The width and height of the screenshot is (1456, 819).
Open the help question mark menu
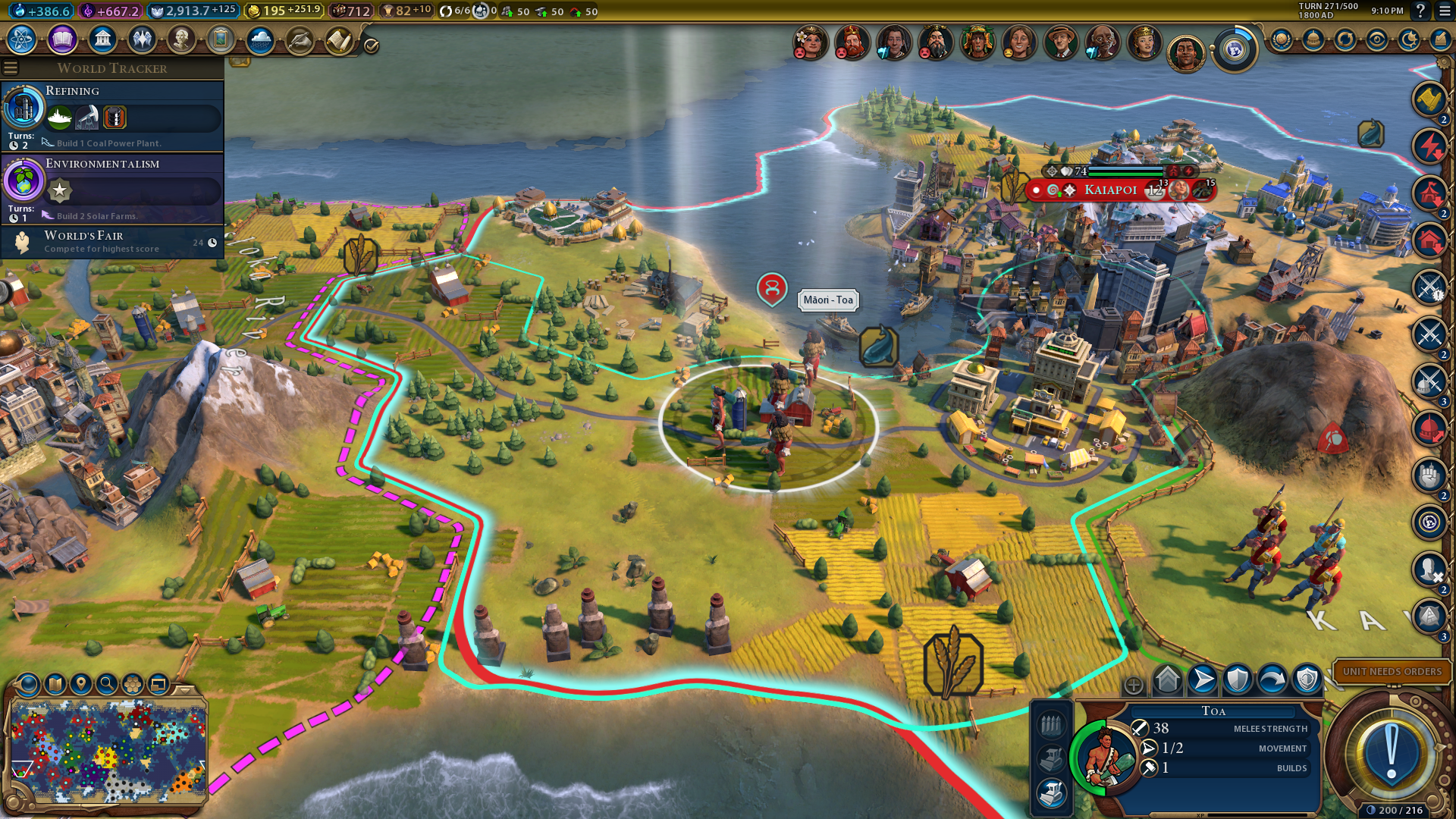[1420, 11]
